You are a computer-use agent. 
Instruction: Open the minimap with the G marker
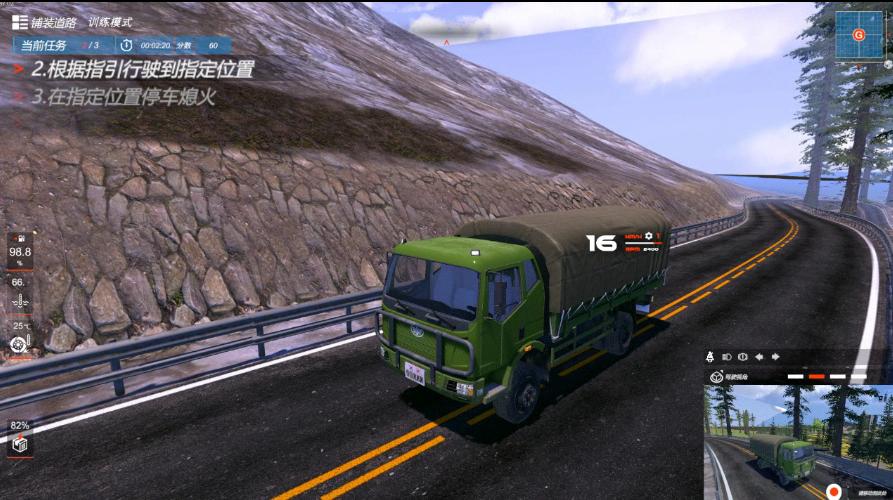pyautogui.click(x=858, y=35)
